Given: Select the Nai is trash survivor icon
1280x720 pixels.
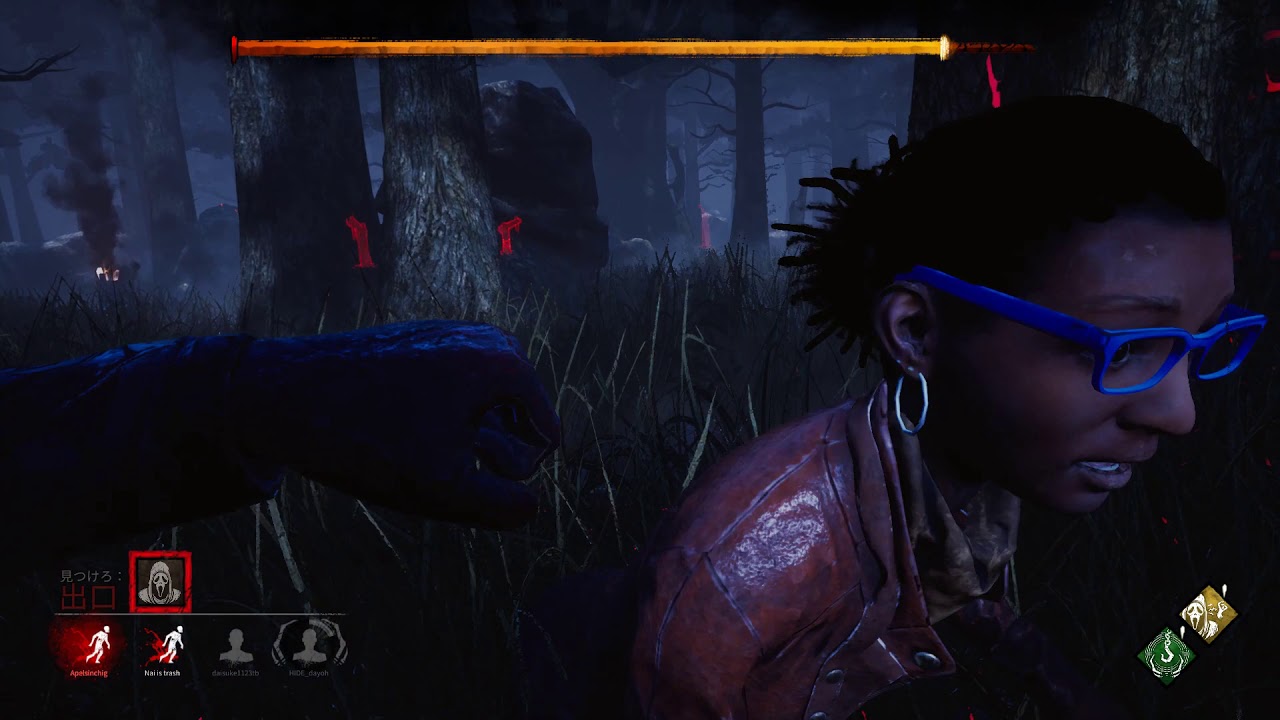Looking at the screenshot, I should pyautogui.click(x=164, y=645).
